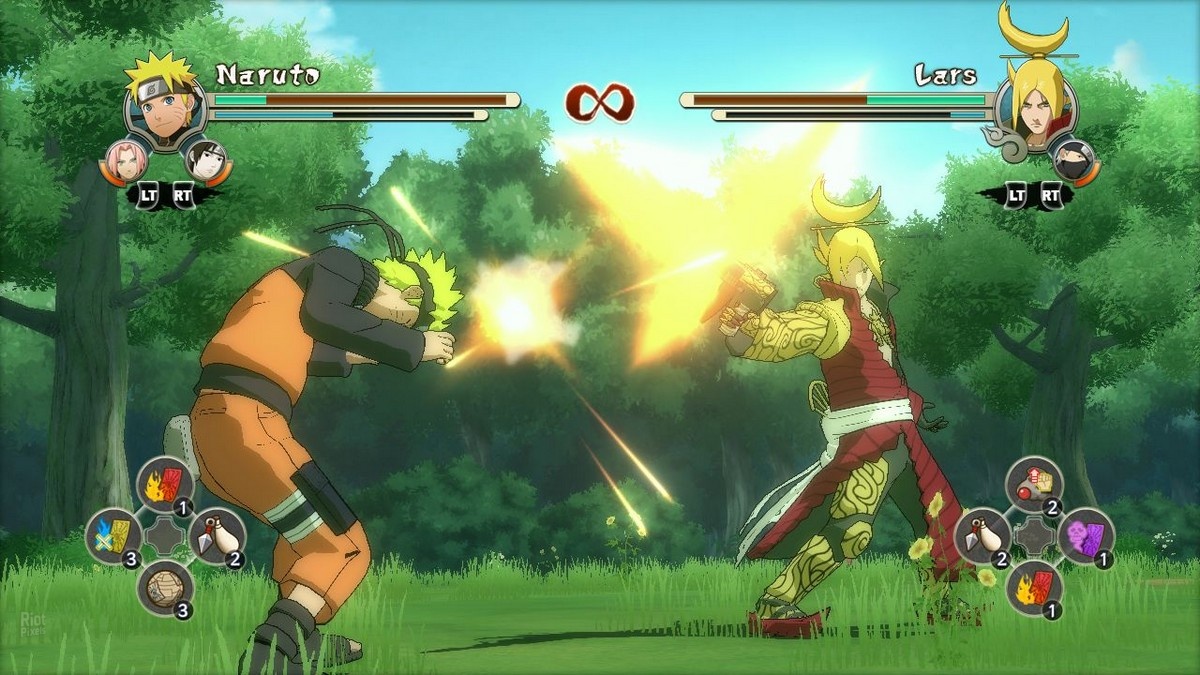
Task: Use the kunai pouch in Naruto's item wheel
Action: (x=217, y=536)
